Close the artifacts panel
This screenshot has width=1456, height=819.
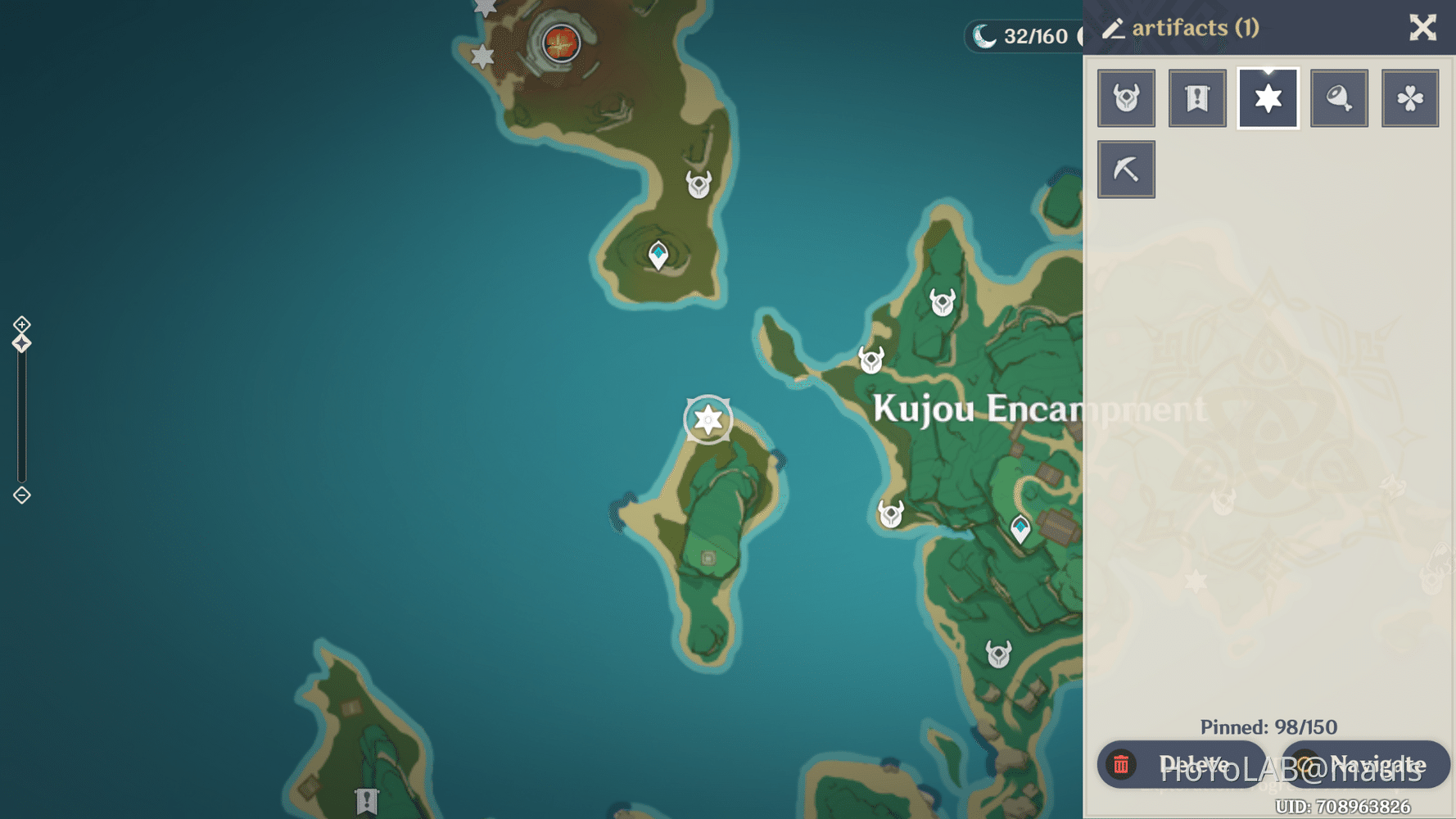coord(1423,28)
